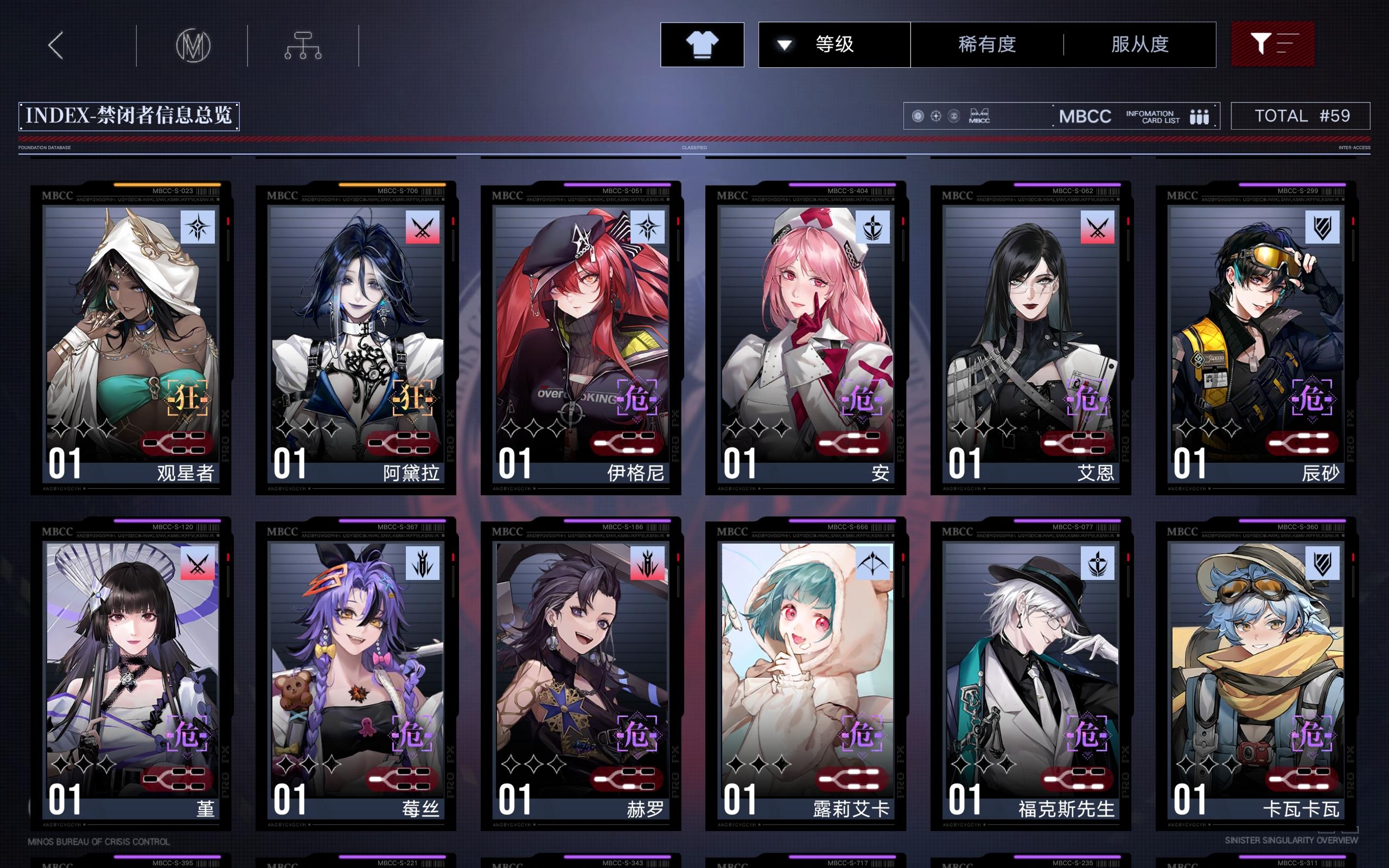Click the TOTAL #59 counter
Image resolution: width=1389 pixels, height=868 pixels.
coord(1300,116)
